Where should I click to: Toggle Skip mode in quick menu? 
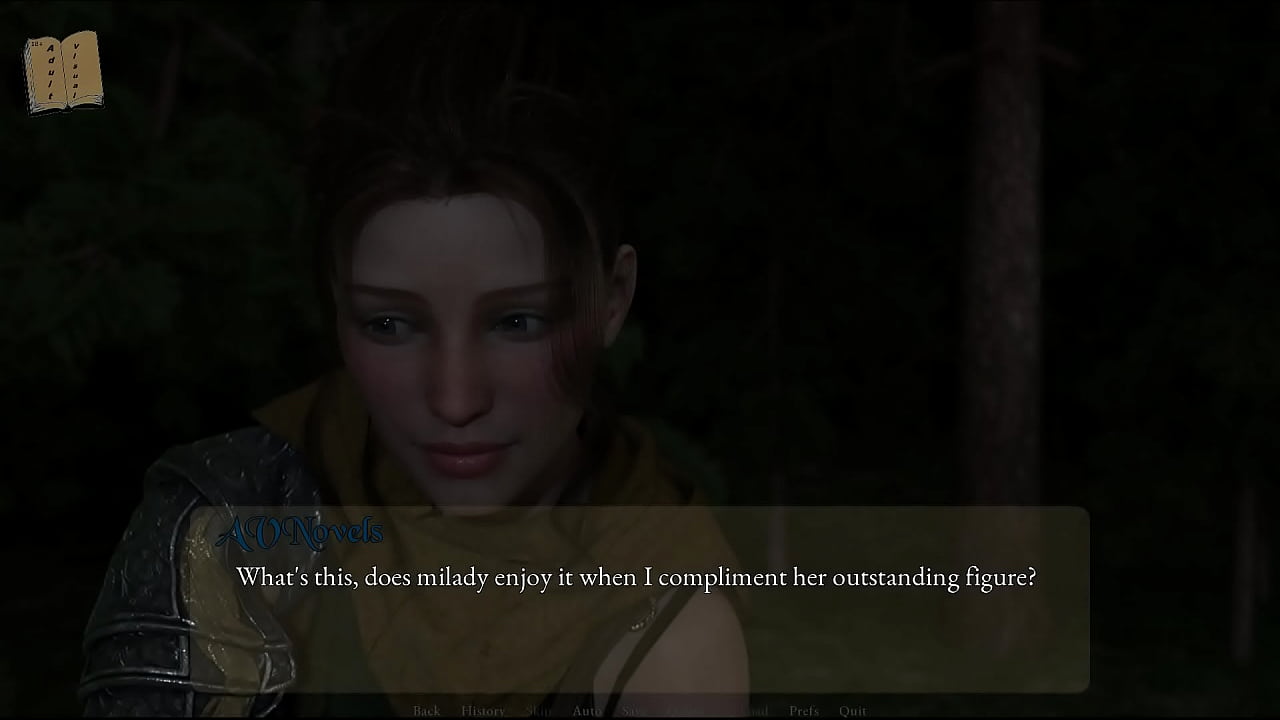point(538,711)
